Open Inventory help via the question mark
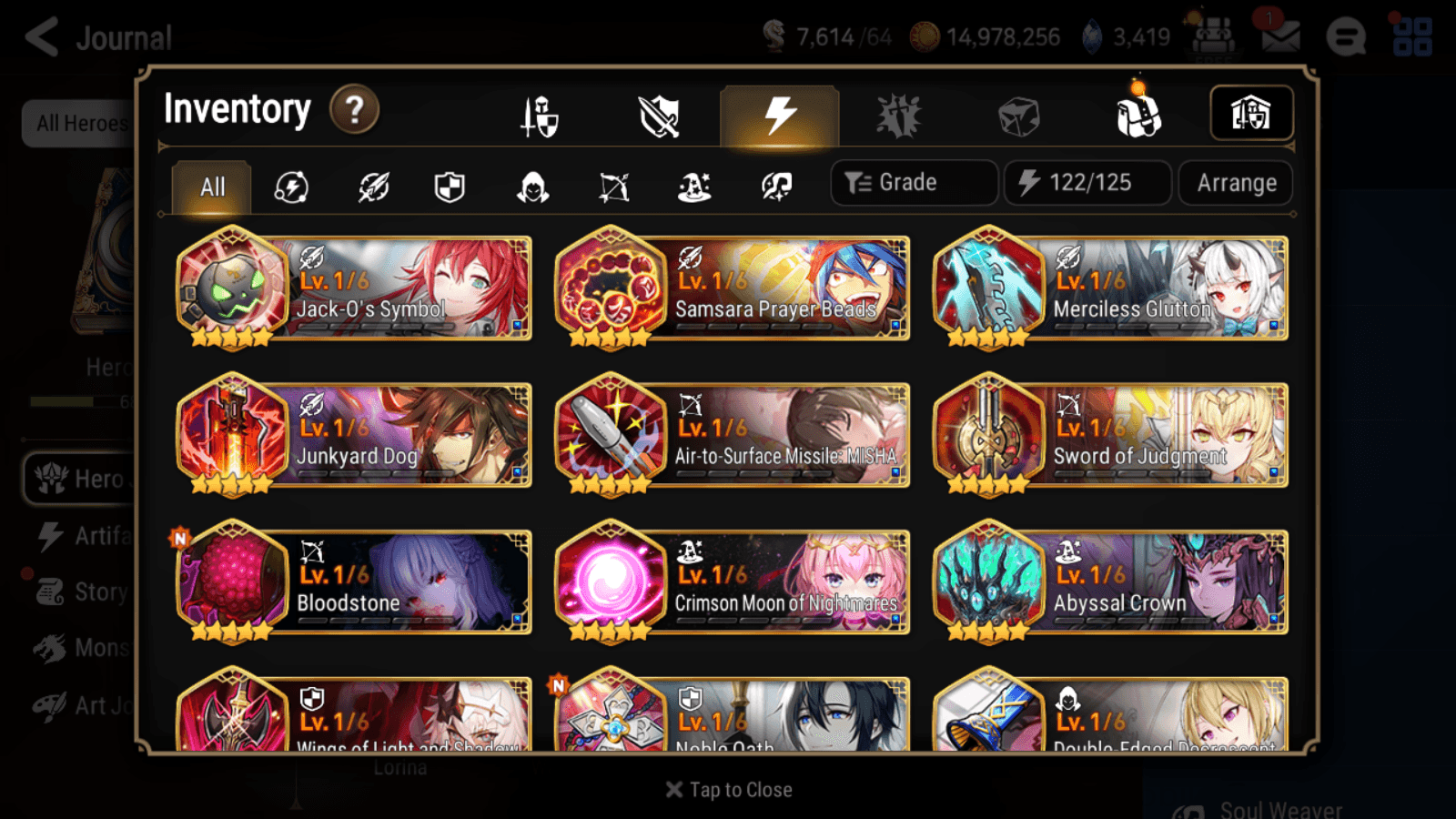The height and width of the screenshot is (819, 1456). click(353, 109)
